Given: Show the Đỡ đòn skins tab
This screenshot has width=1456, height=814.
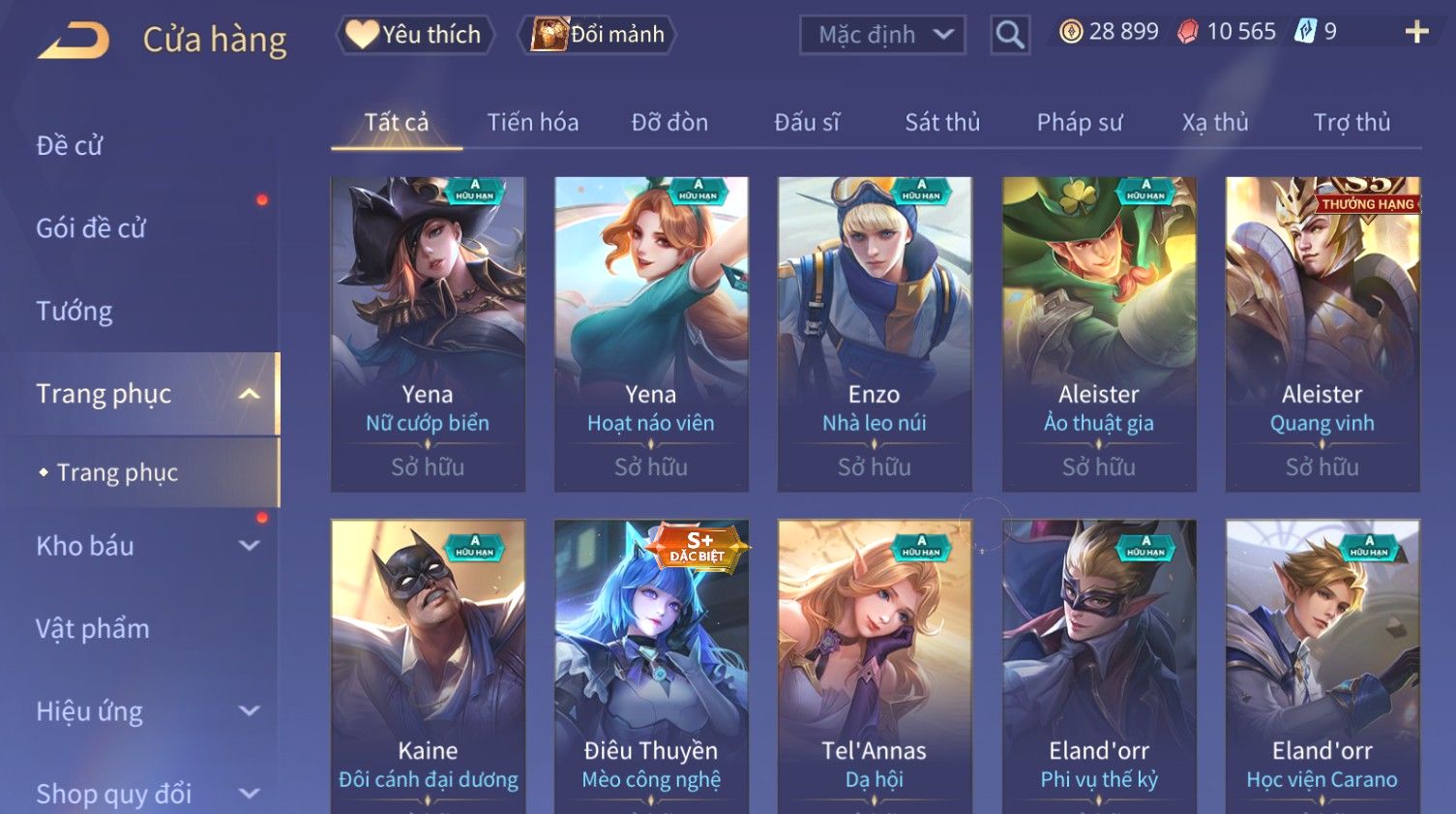Looking at the screenshot, I should (669, 123).
